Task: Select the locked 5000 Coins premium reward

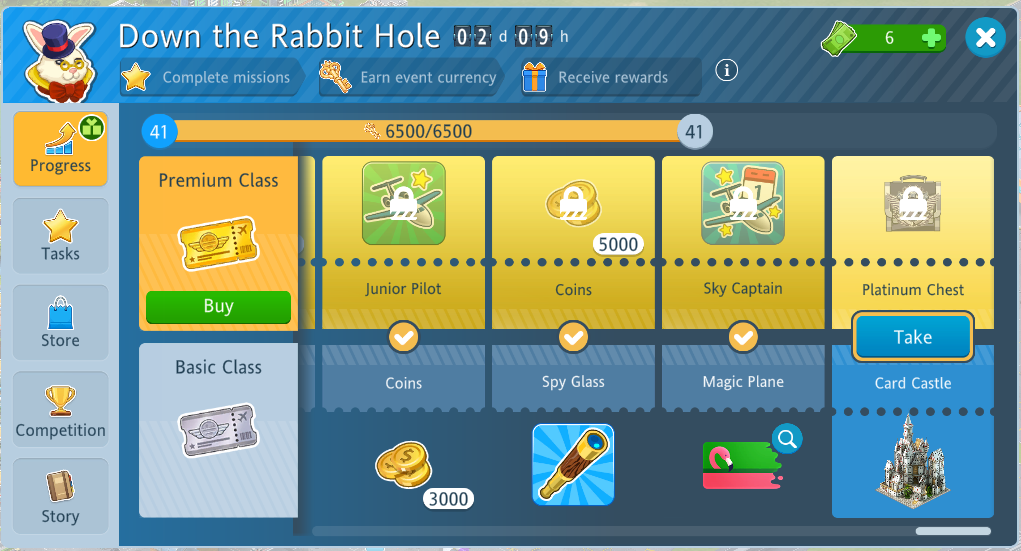Action: 573,204
